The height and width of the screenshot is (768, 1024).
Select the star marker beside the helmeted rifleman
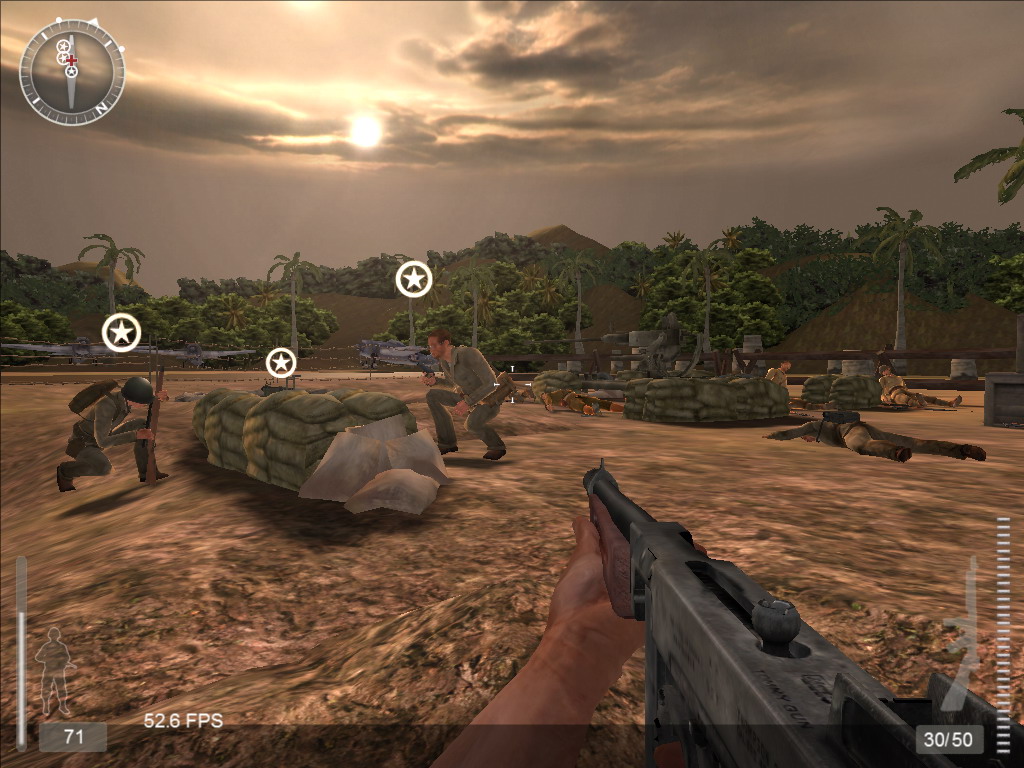(121, 332)
